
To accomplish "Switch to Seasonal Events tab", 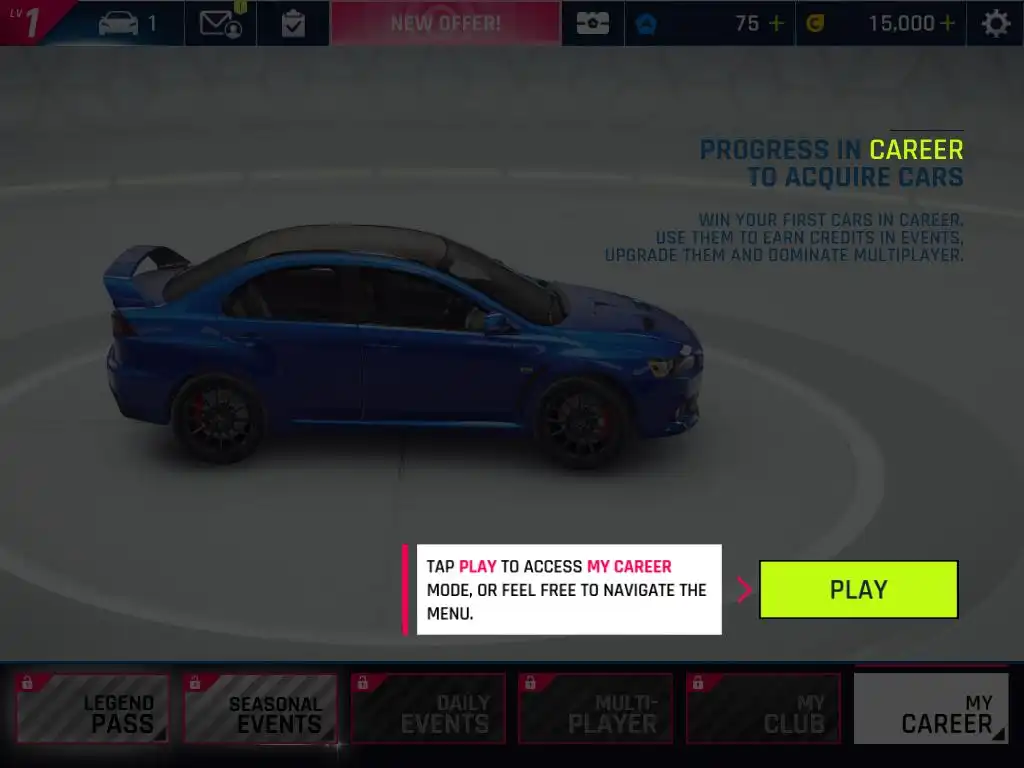I will (x=260, y=709).
